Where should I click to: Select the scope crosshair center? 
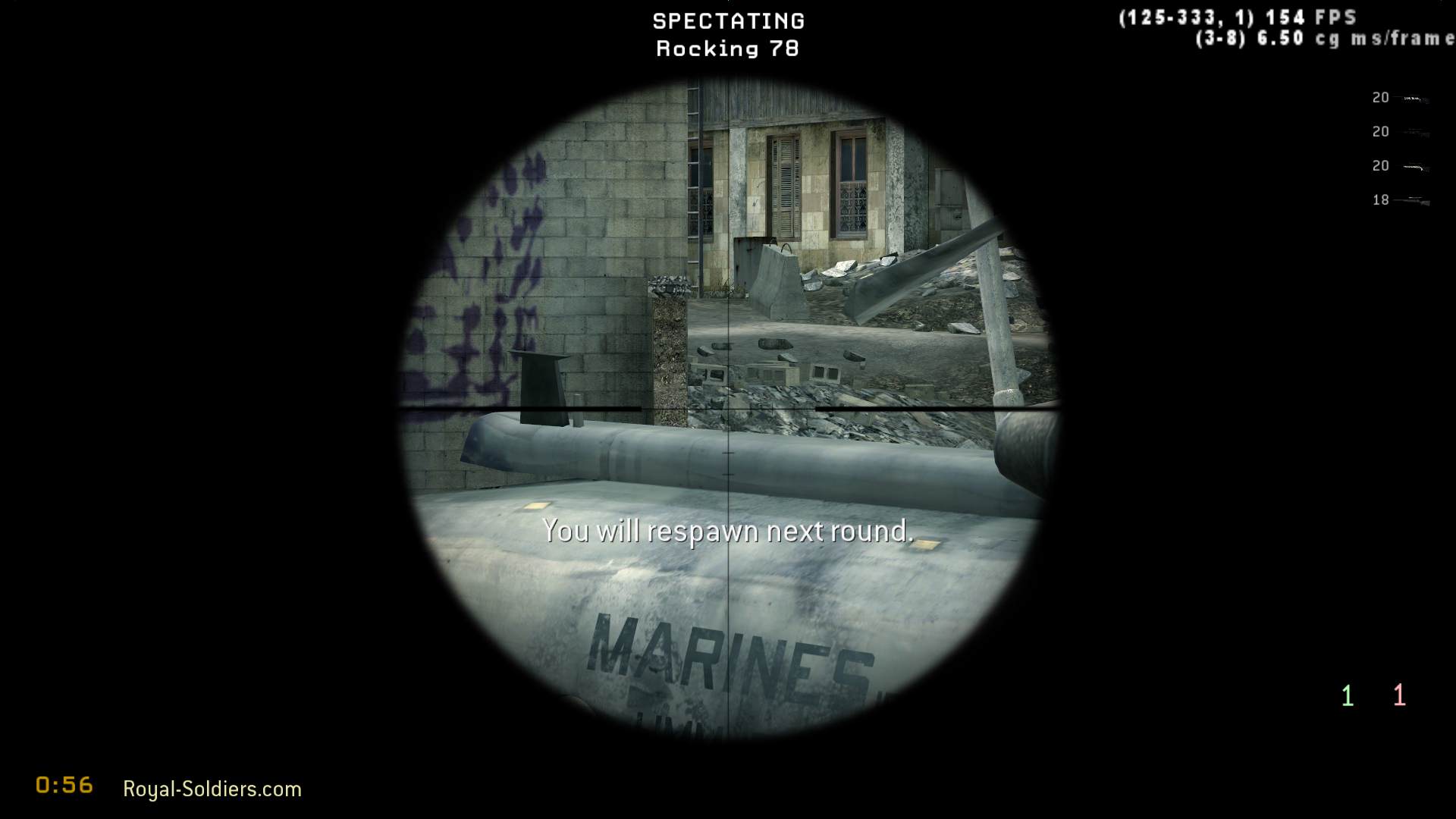pyautogui.click(x=728, y=409)
